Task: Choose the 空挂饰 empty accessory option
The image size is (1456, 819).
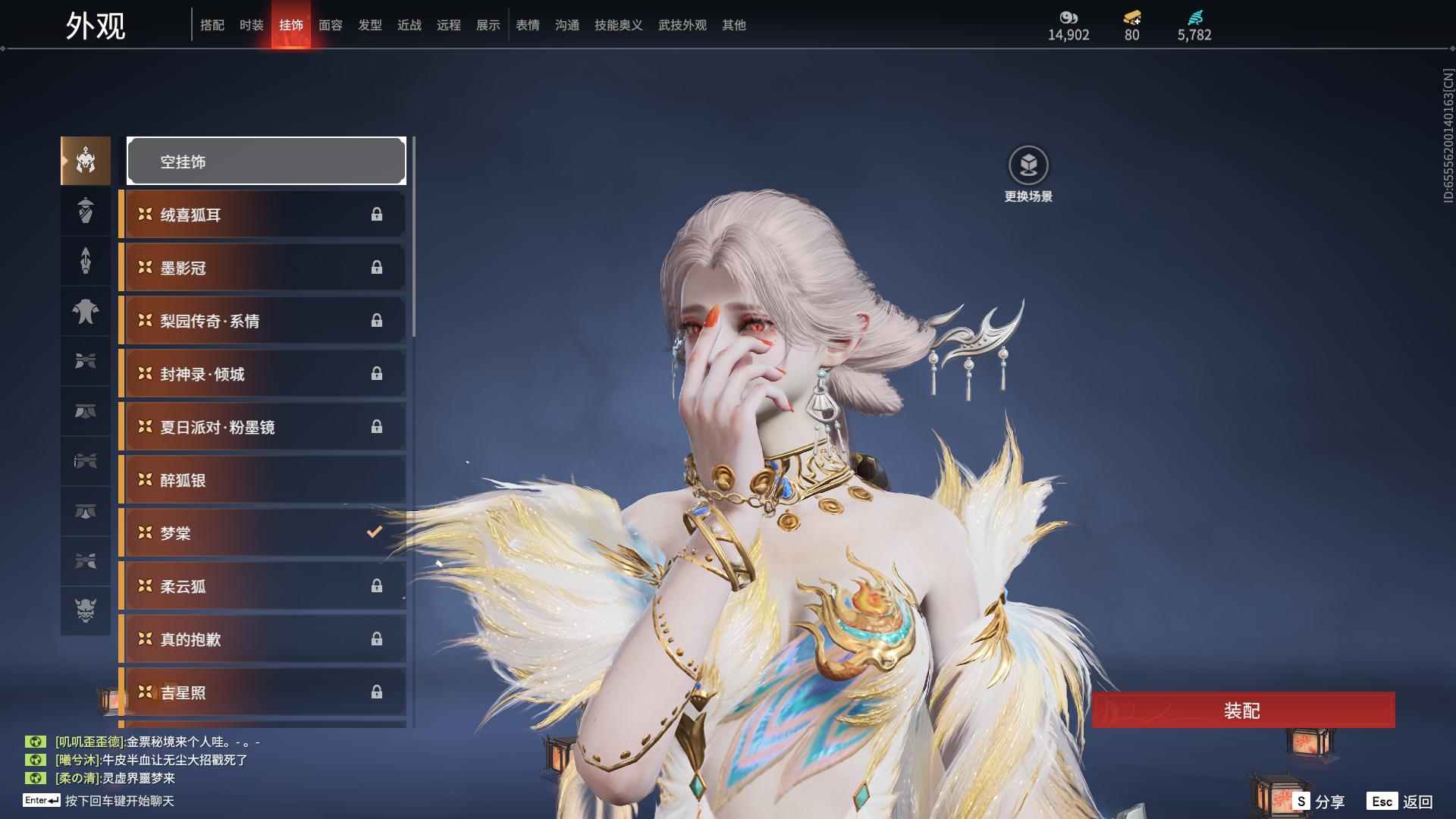Action: 266,161
